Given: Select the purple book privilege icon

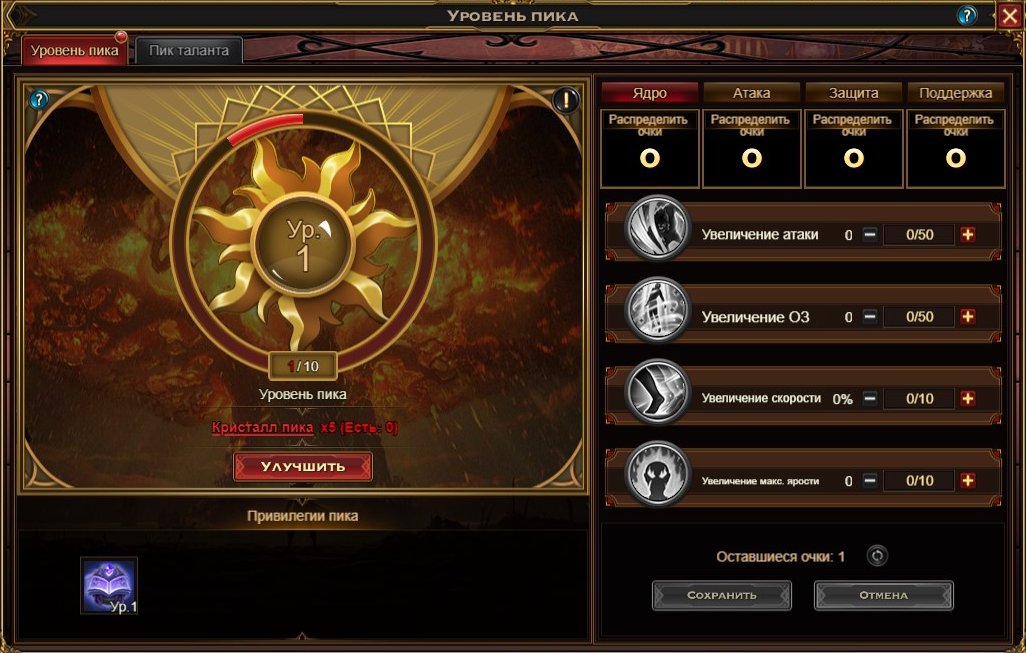Looking at the screenshot, I should click(109, 585).
